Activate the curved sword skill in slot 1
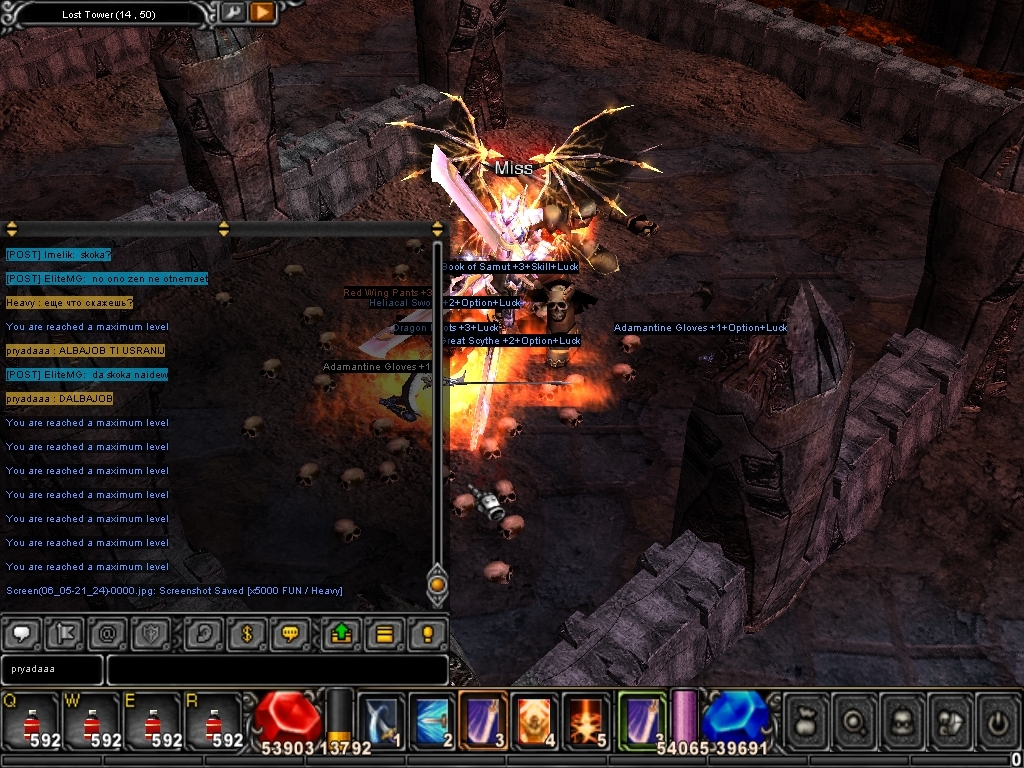This screenshot has width=1024, height=768. (382, 720)
